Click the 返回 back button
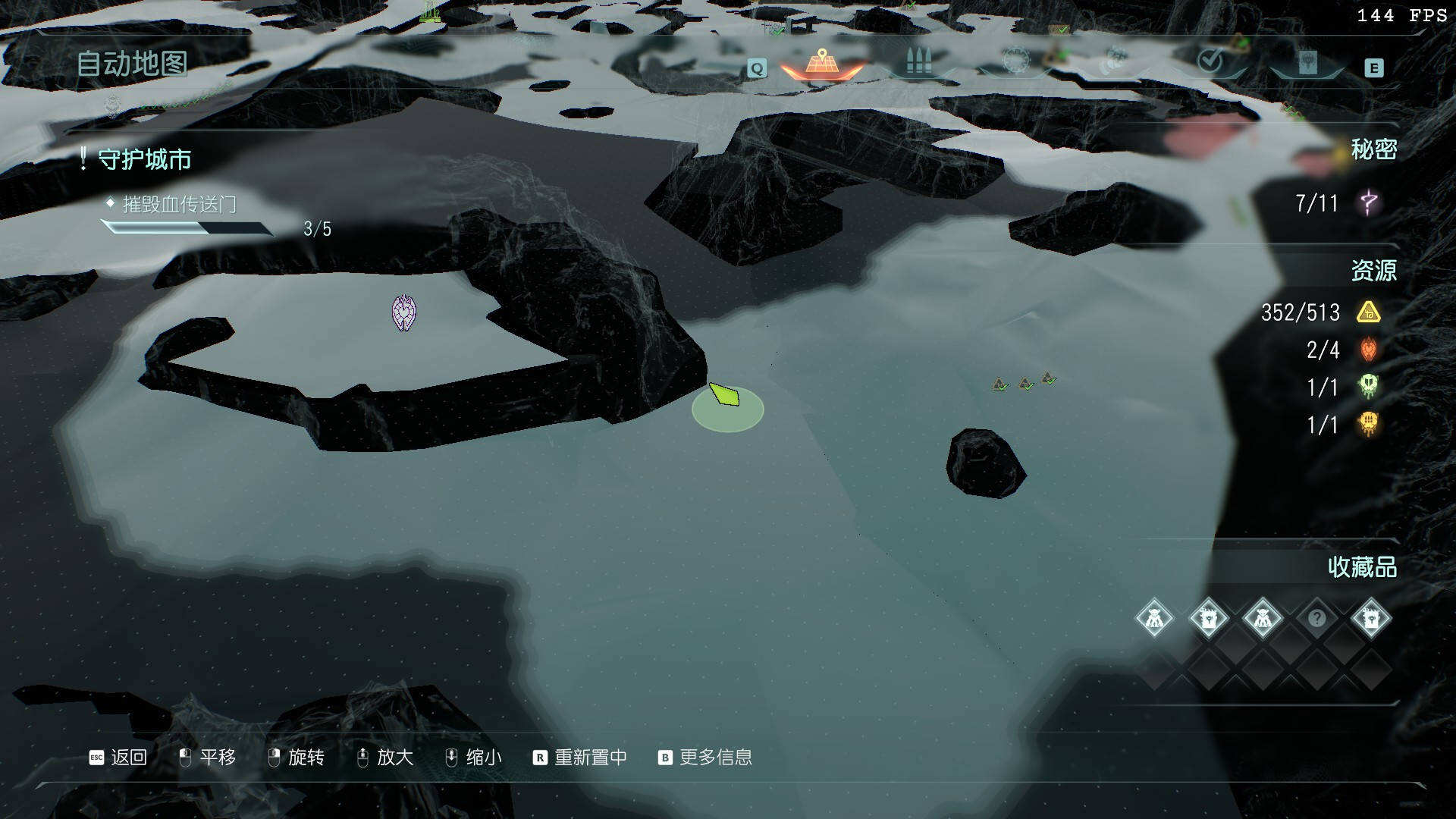 tap(118, 757)
